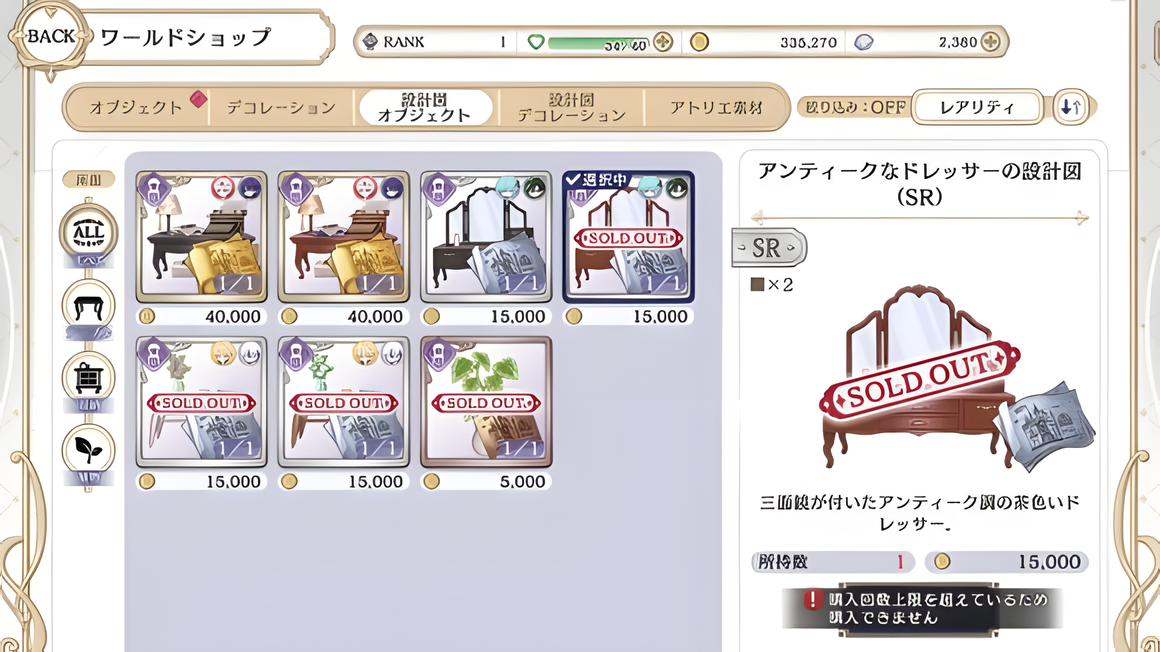Filter by the table category icon
Image resolution: width=1160 pixels, height=652 pixels.
pos(89,307)
